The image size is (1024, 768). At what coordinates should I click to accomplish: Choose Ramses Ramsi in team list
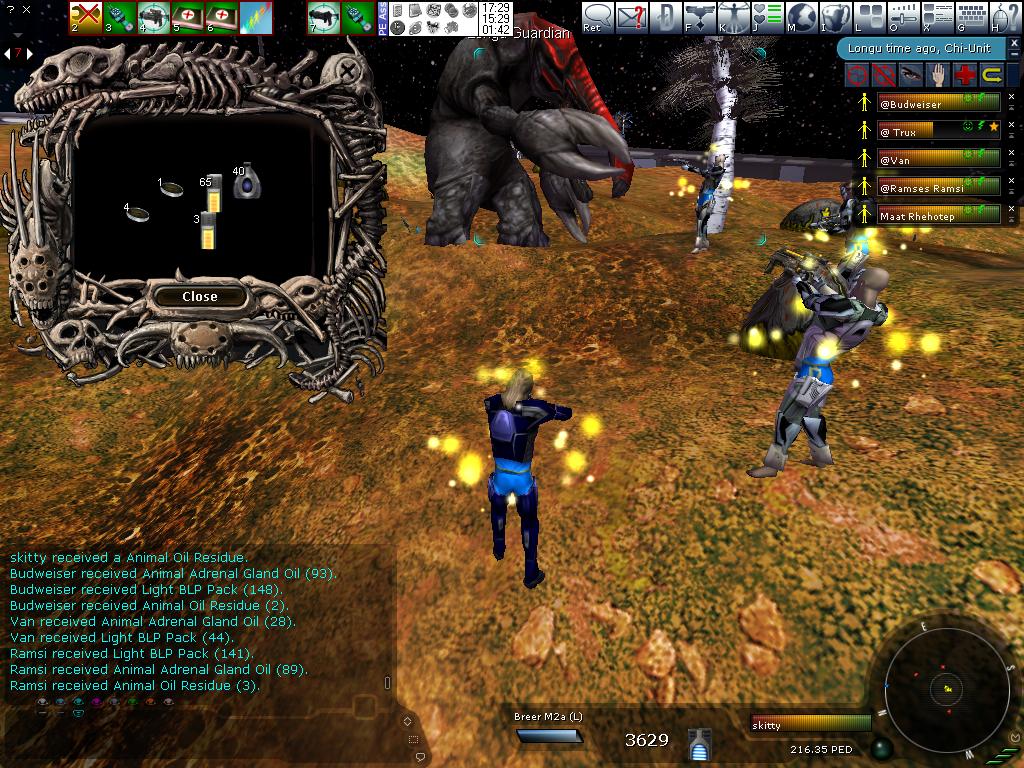(x=938, y=187)
